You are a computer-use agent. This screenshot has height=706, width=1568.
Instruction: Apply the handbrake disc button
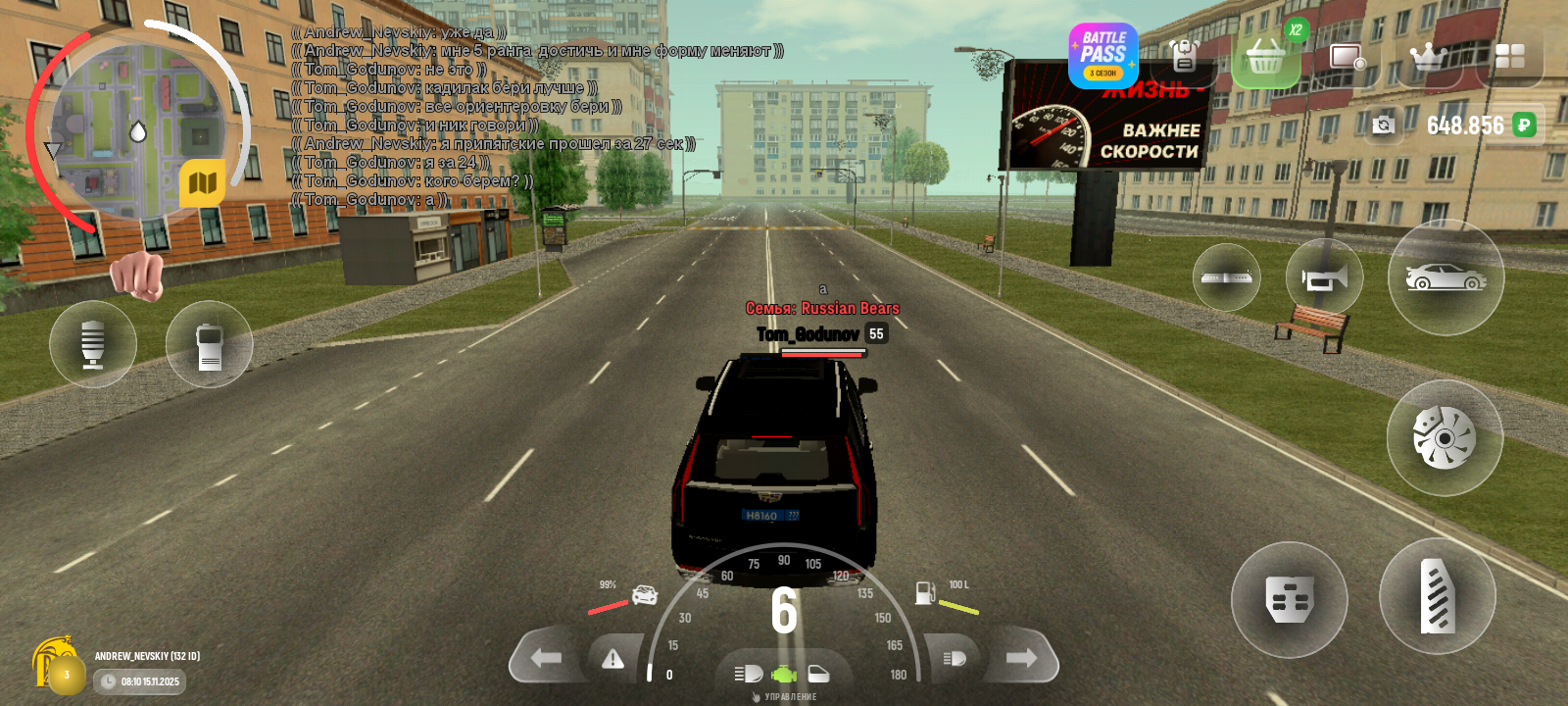[1444, 437]
